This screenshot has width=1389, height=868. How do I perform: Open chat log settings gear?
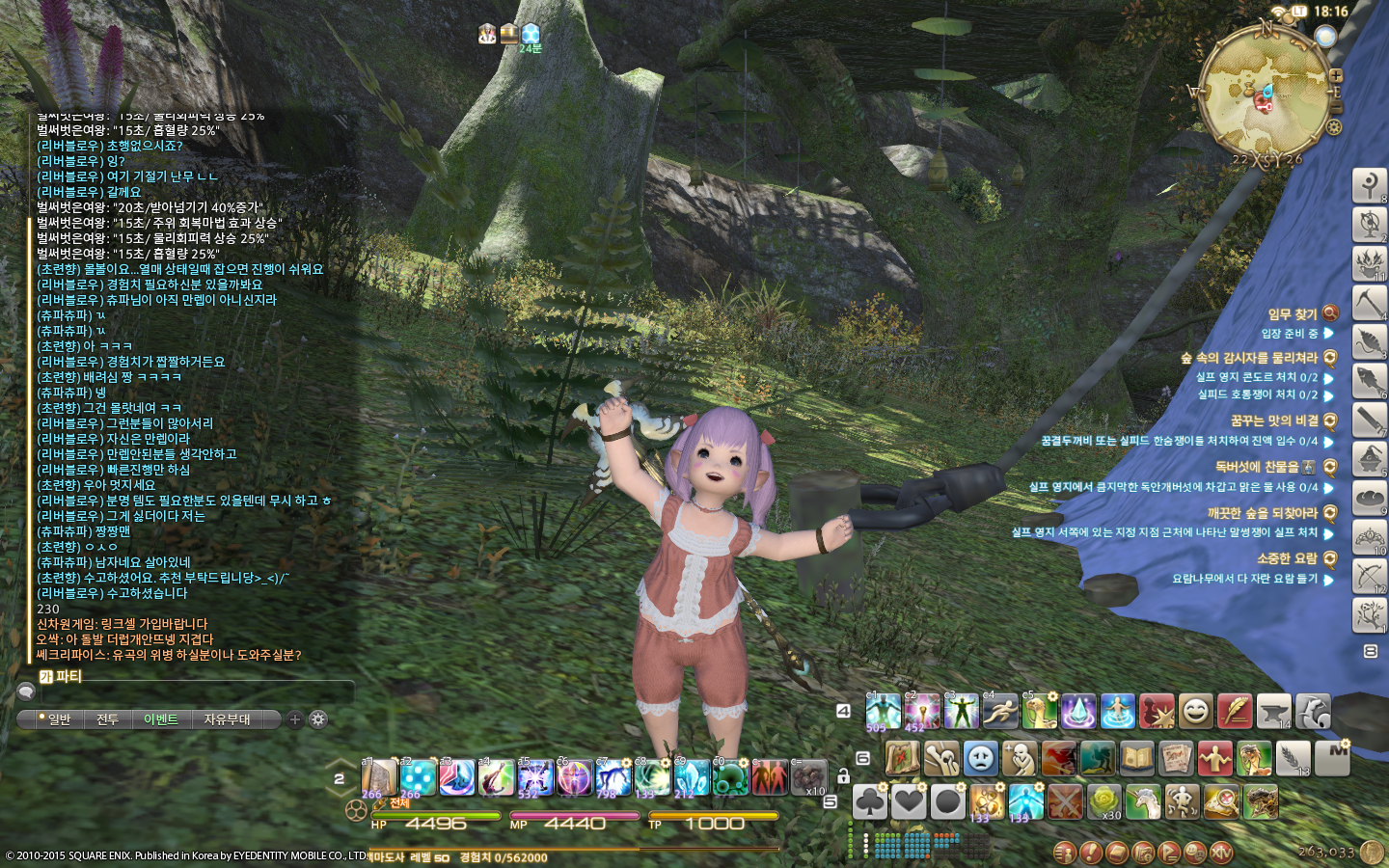[x=318, y=719]
